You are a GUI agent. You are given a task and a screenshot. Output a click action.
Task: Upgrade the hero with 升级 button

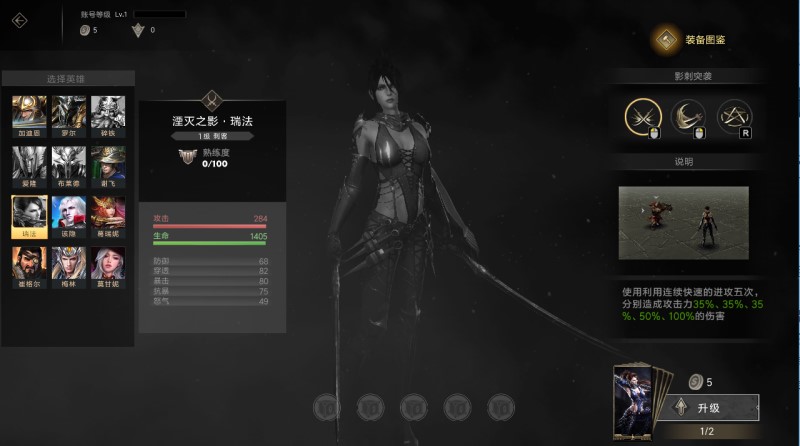pyautogui.click(x=708, y=407)
